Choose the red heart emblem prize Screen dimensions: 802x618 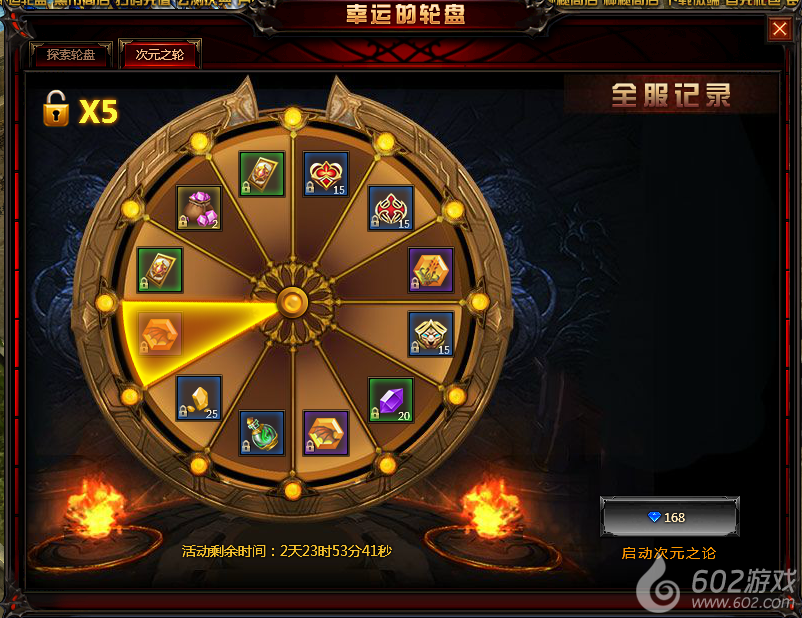(x=326, y=174)
